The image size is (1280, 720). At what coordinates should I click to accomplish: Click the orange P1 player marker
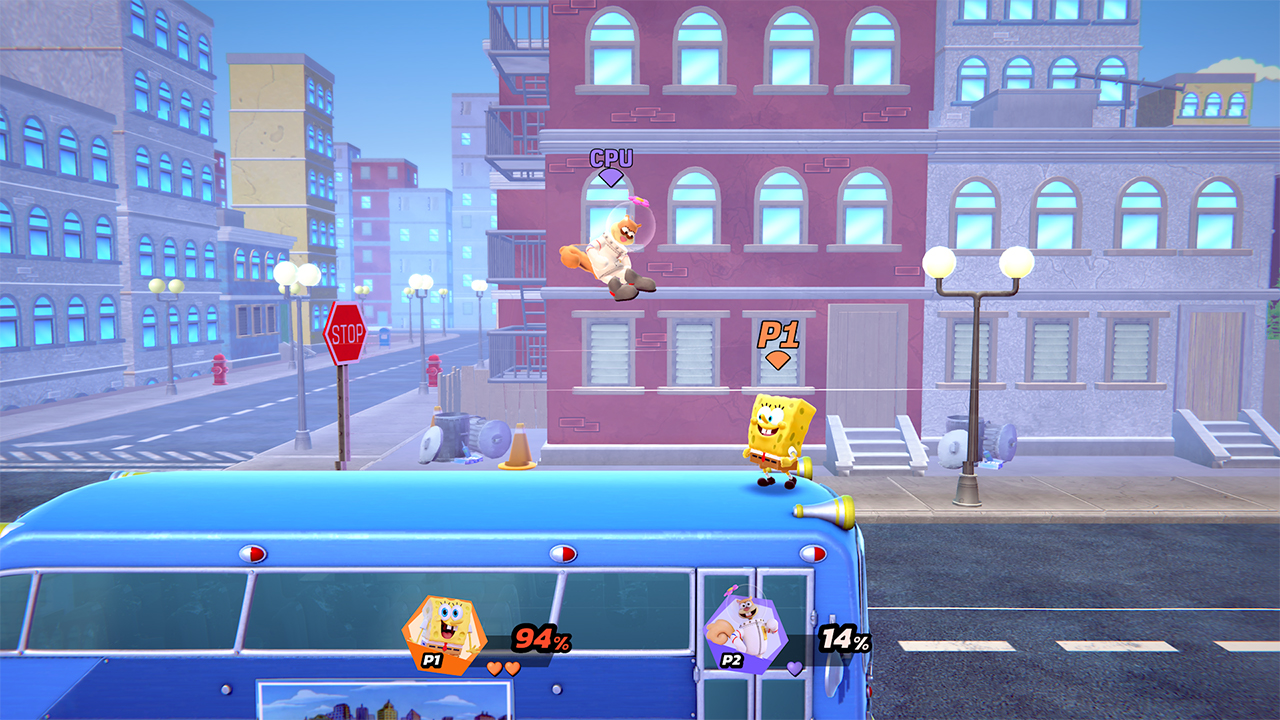tap(777, 343)
